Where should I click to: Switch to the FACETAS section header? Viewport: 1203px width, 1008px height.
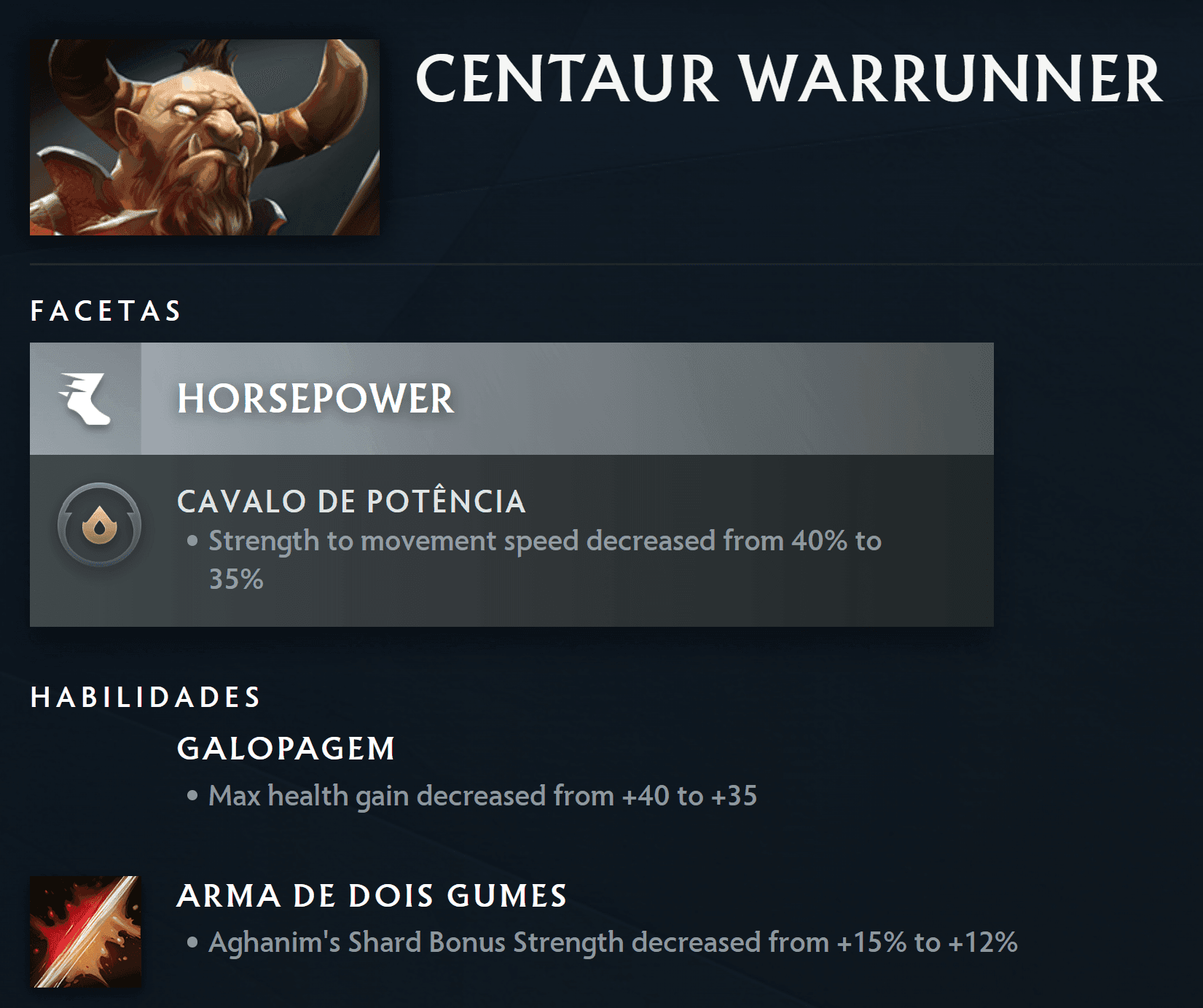pyautogui.click(x=106, y=311)
